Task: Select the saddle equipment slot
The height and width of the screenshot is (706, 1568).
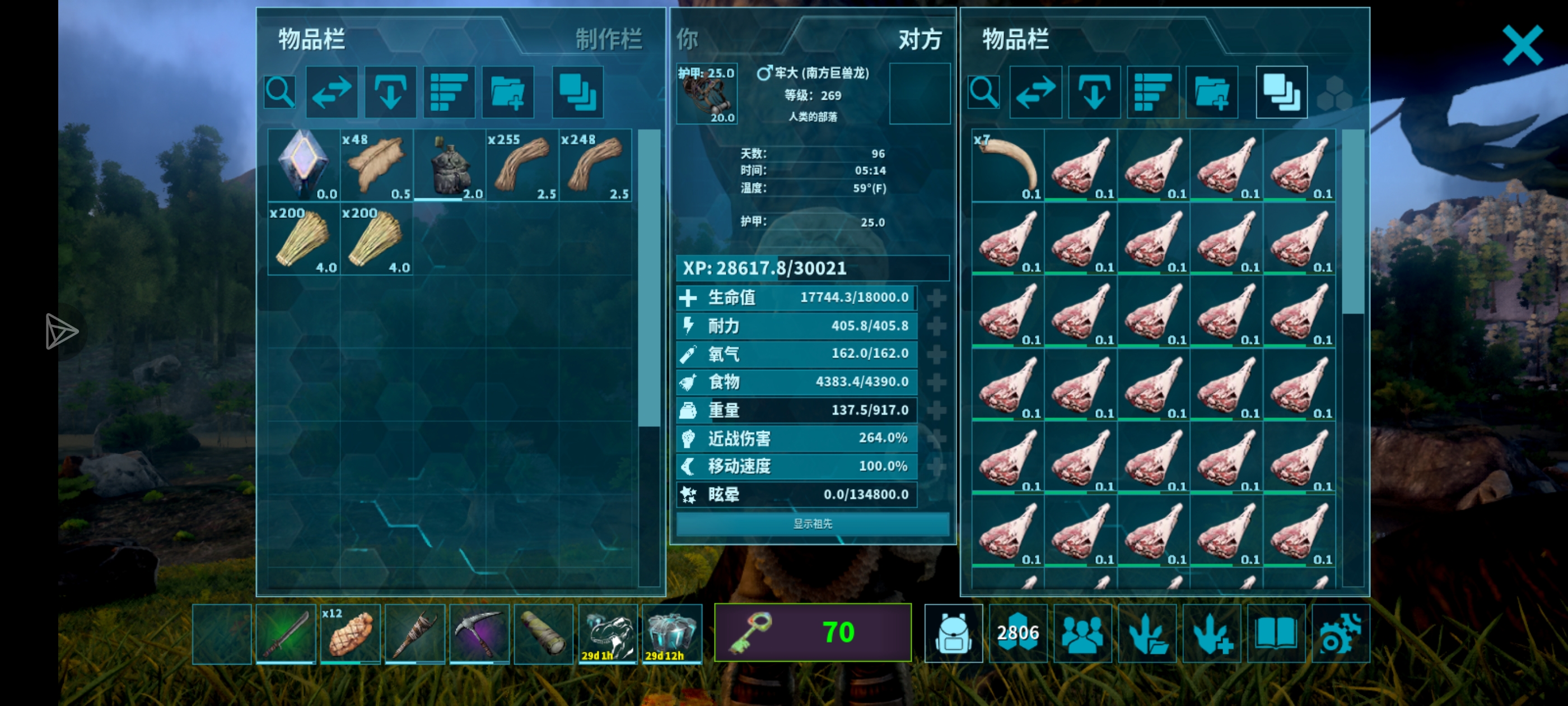Action: [707, 94]
